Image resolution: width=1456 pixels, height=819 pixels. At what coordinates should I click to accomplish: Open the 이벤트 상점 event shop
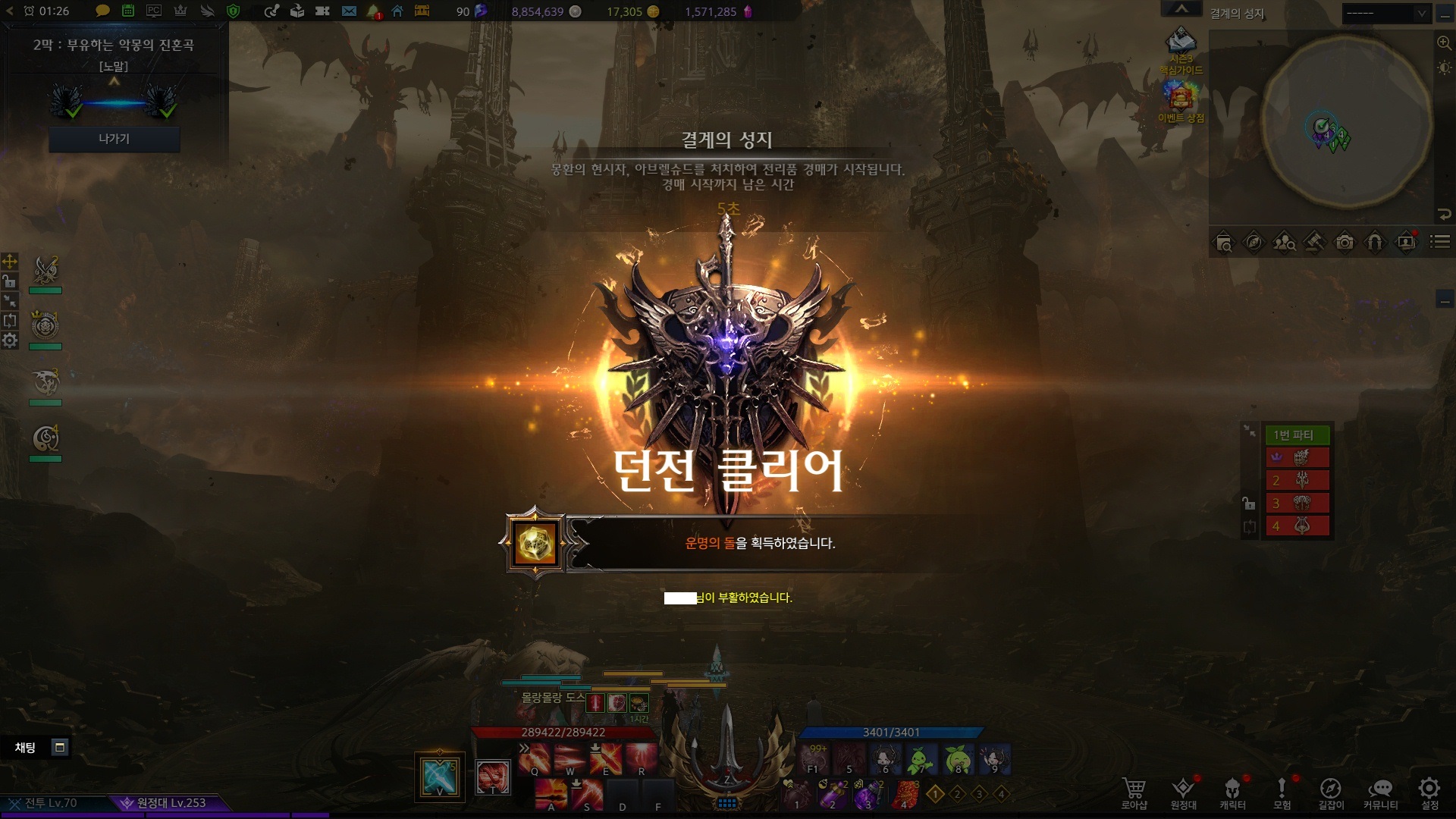(x=1181, y=102)
